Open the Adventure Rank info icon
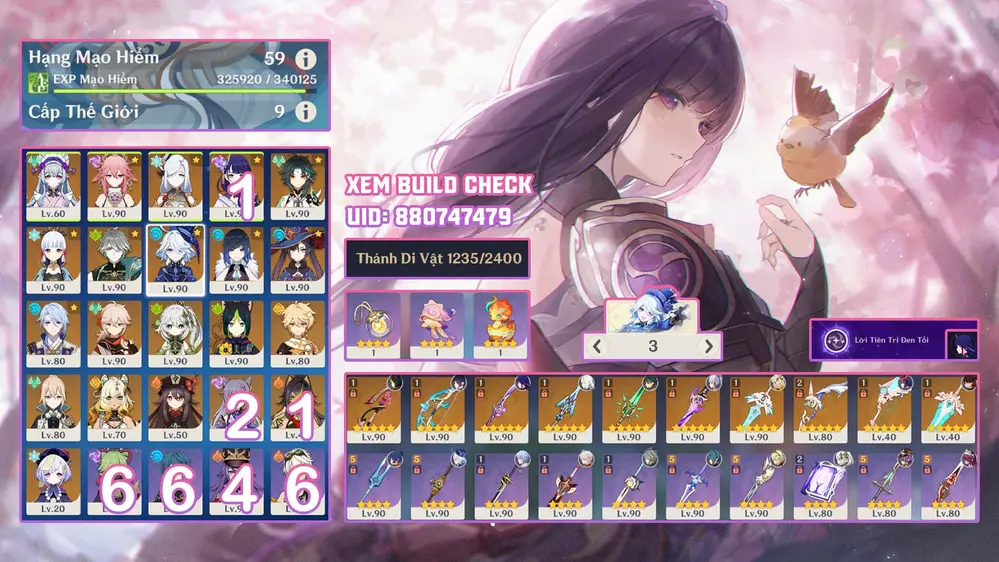This screenshot has height=562, width=999. (307, 58)
